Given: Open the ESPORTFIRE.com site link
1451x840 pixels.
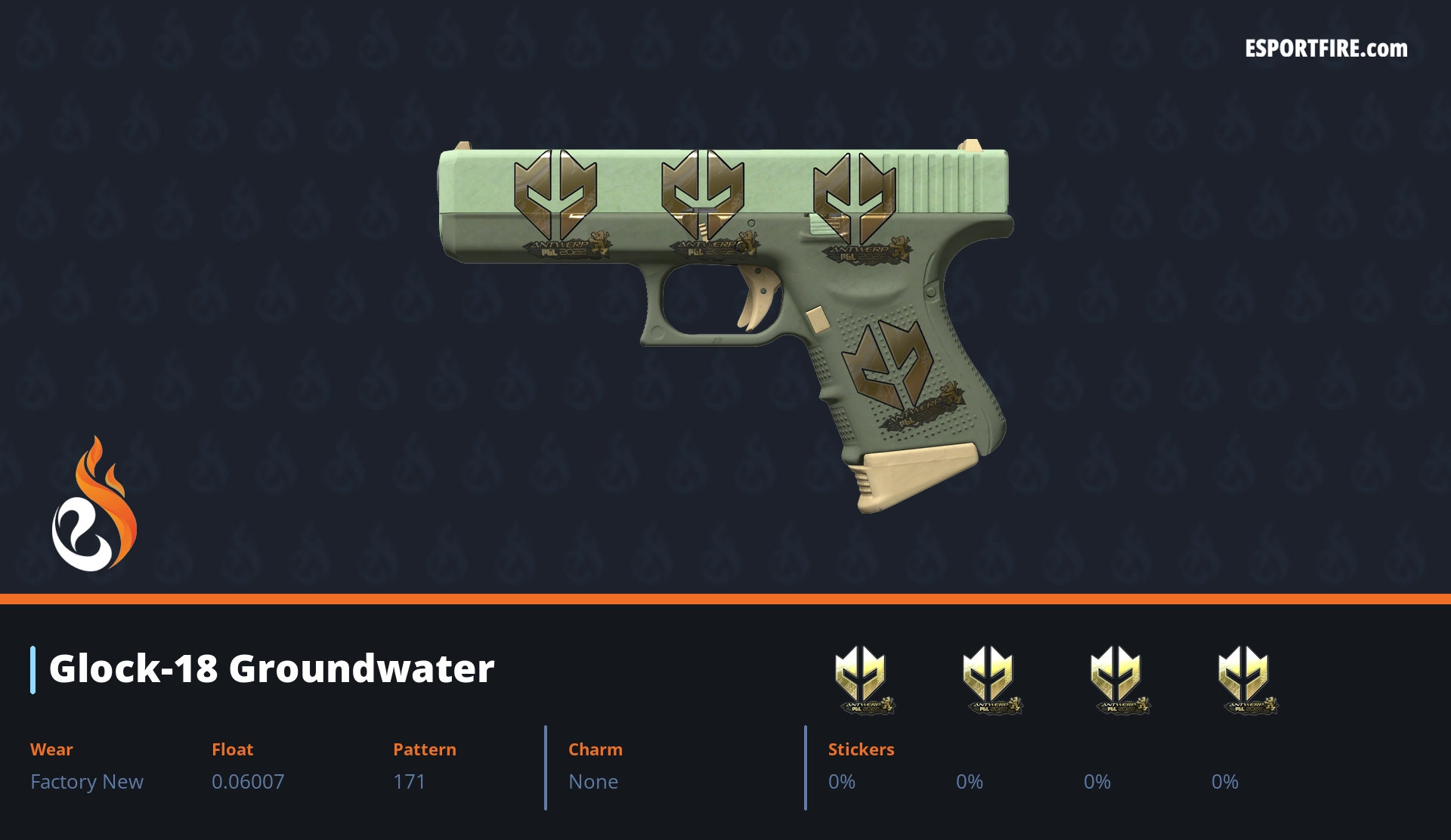Looking at the screenshot, I should (1326, 49).
